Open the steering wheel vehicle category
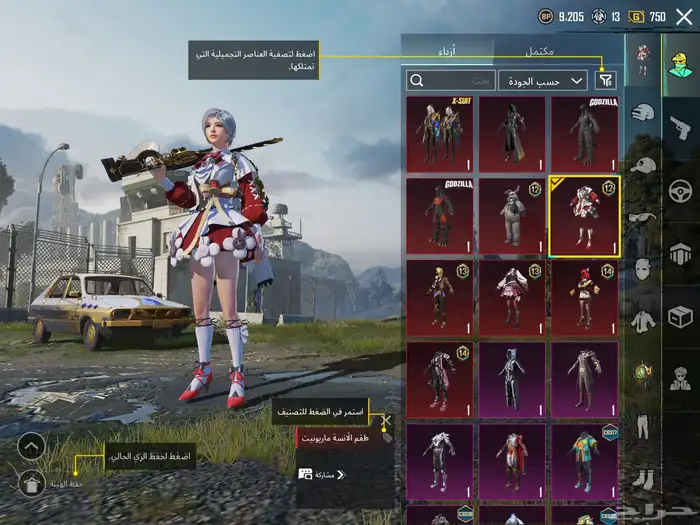The width and height of the screenshot is (700, 525). [x=681, y=190]
